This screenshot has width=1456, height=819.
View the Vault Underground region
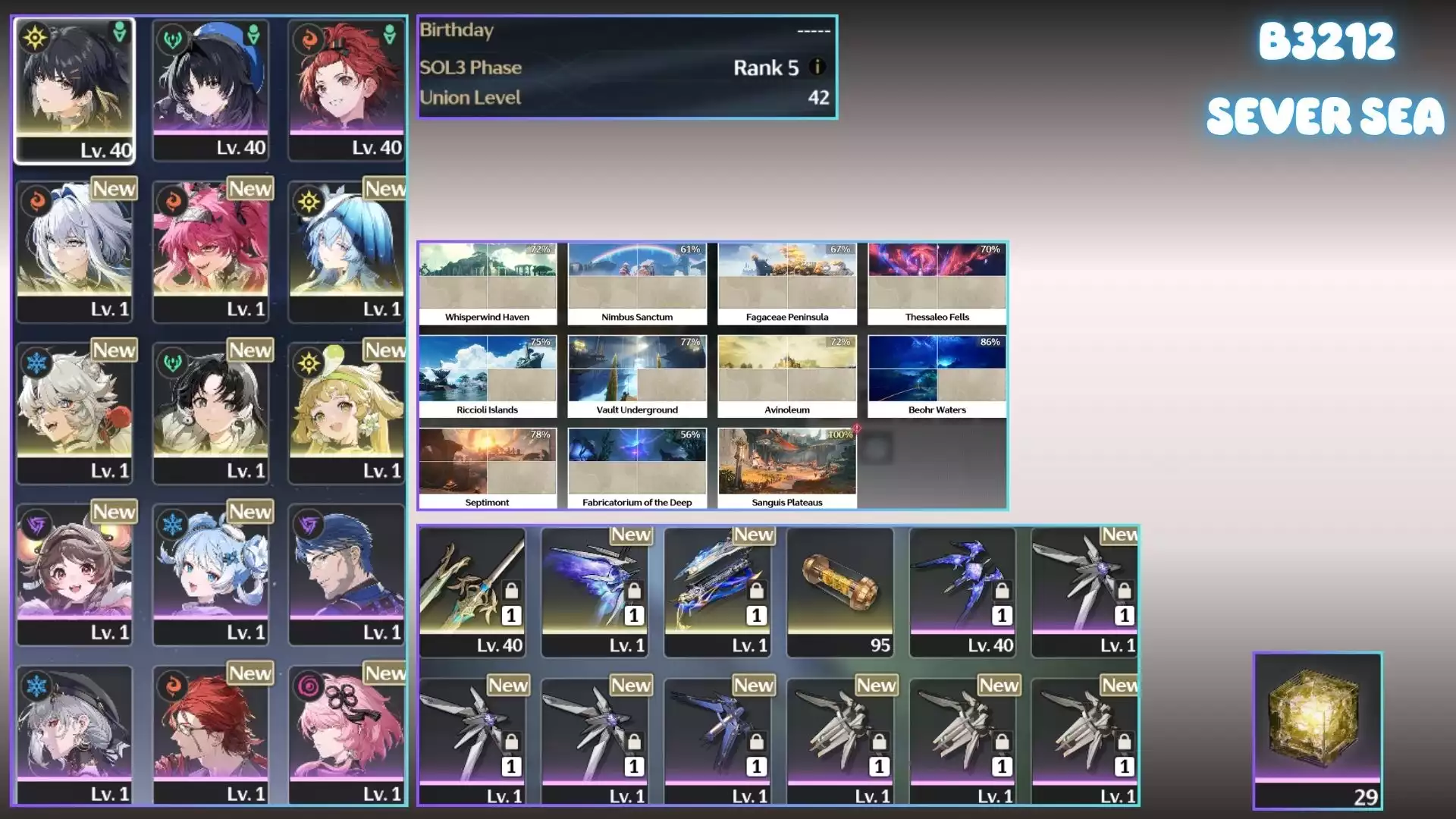pos(637,376)
